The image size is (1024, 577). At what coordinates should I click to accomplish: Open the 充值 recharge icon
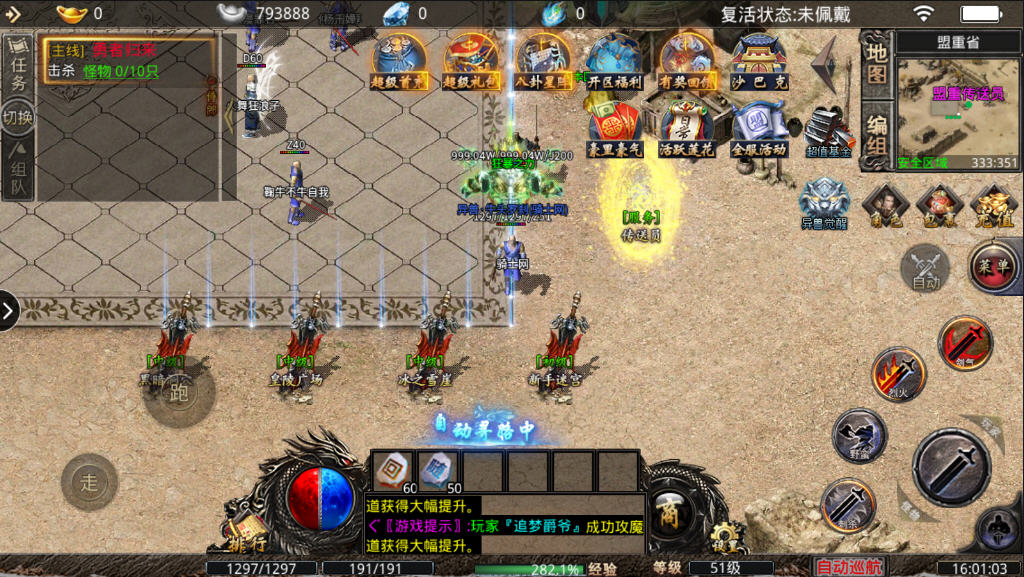pyautogui.click(x=993, y=203)
